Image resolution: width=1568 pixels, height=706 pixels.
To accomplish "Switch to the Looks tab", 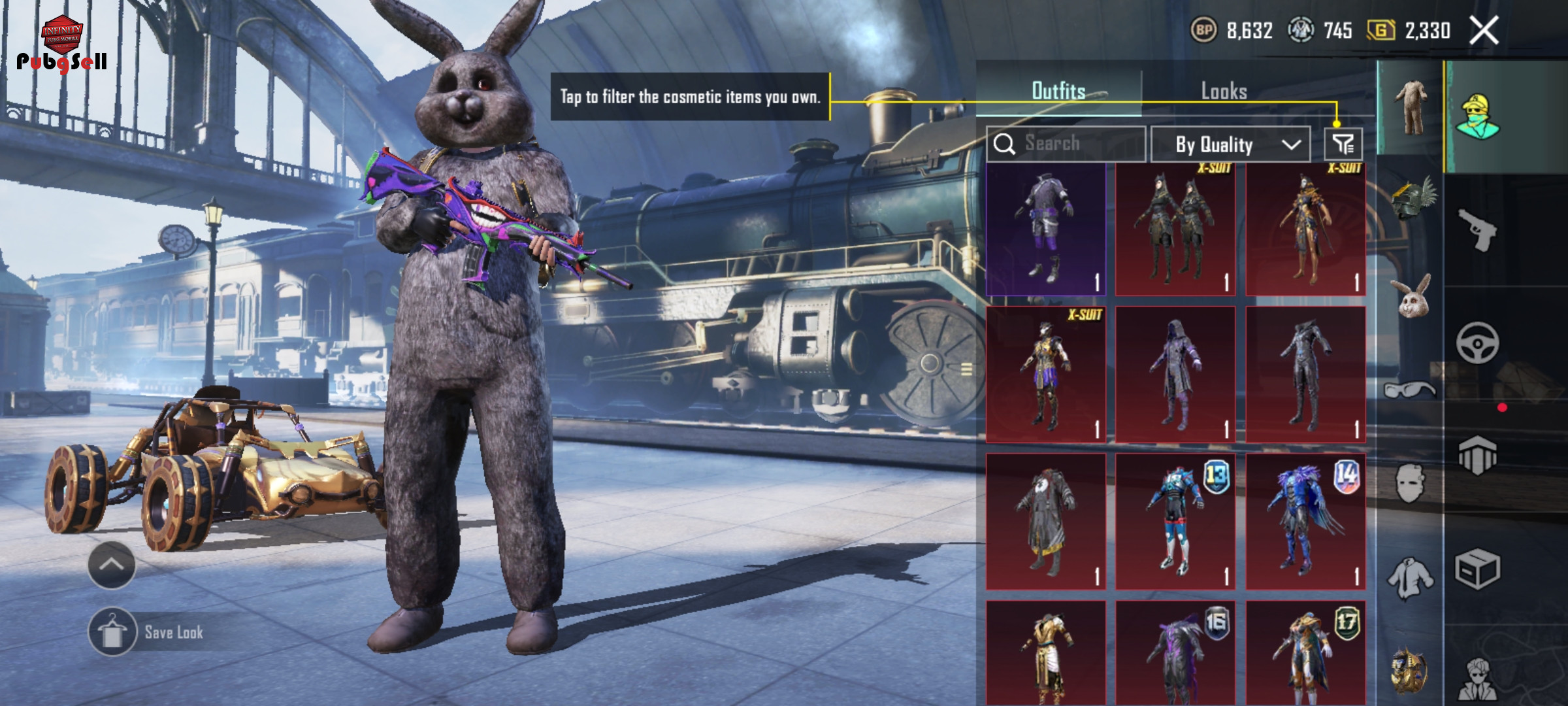I will [1224, 91].
